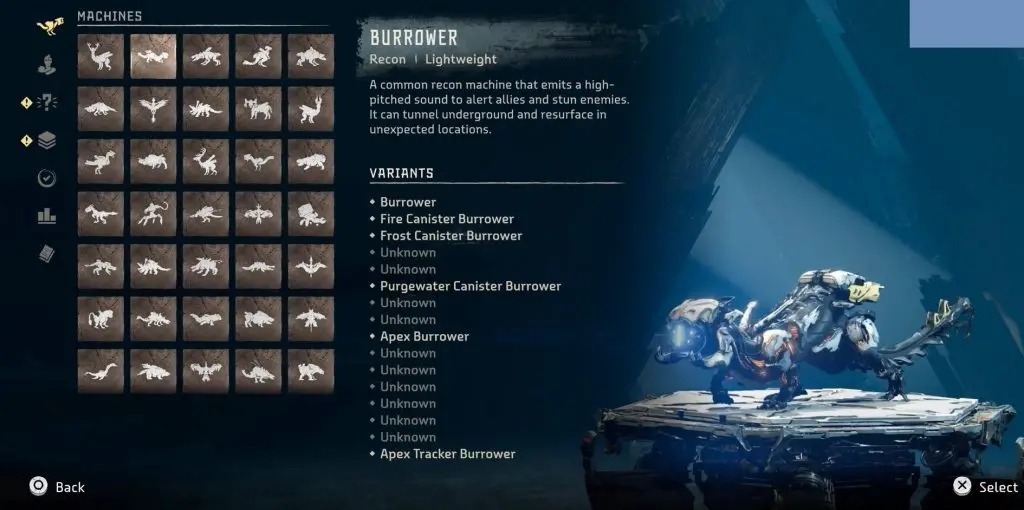Choose the Frost Canister Burrower variant
The image size is (1024, 510).
tap(450, 236)
